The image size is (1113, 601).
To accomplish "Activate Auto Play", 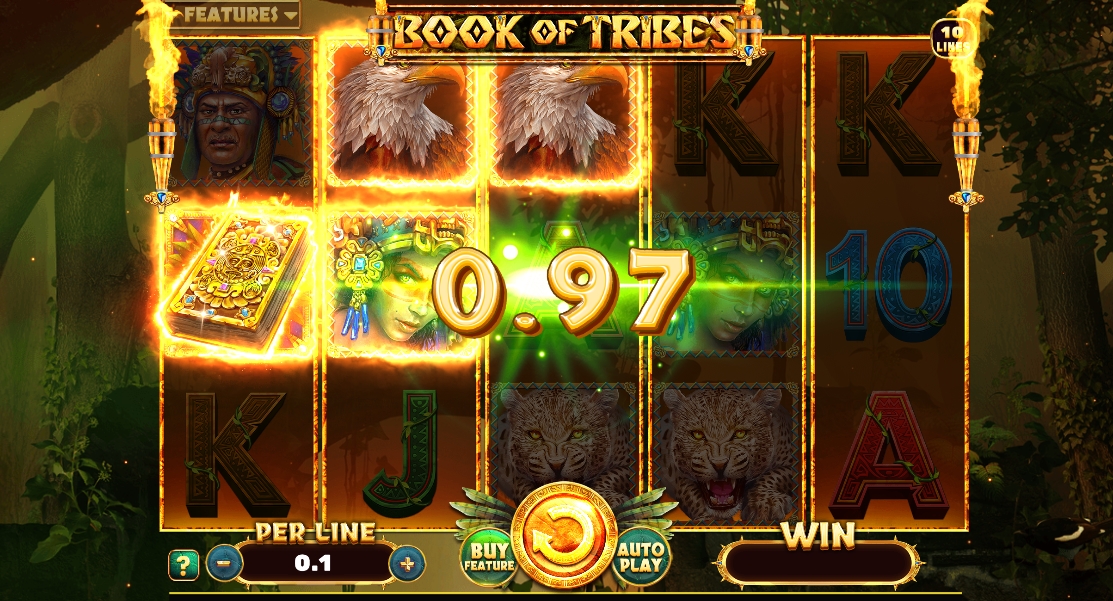I will pyautogui.click(x=641, y=556).
